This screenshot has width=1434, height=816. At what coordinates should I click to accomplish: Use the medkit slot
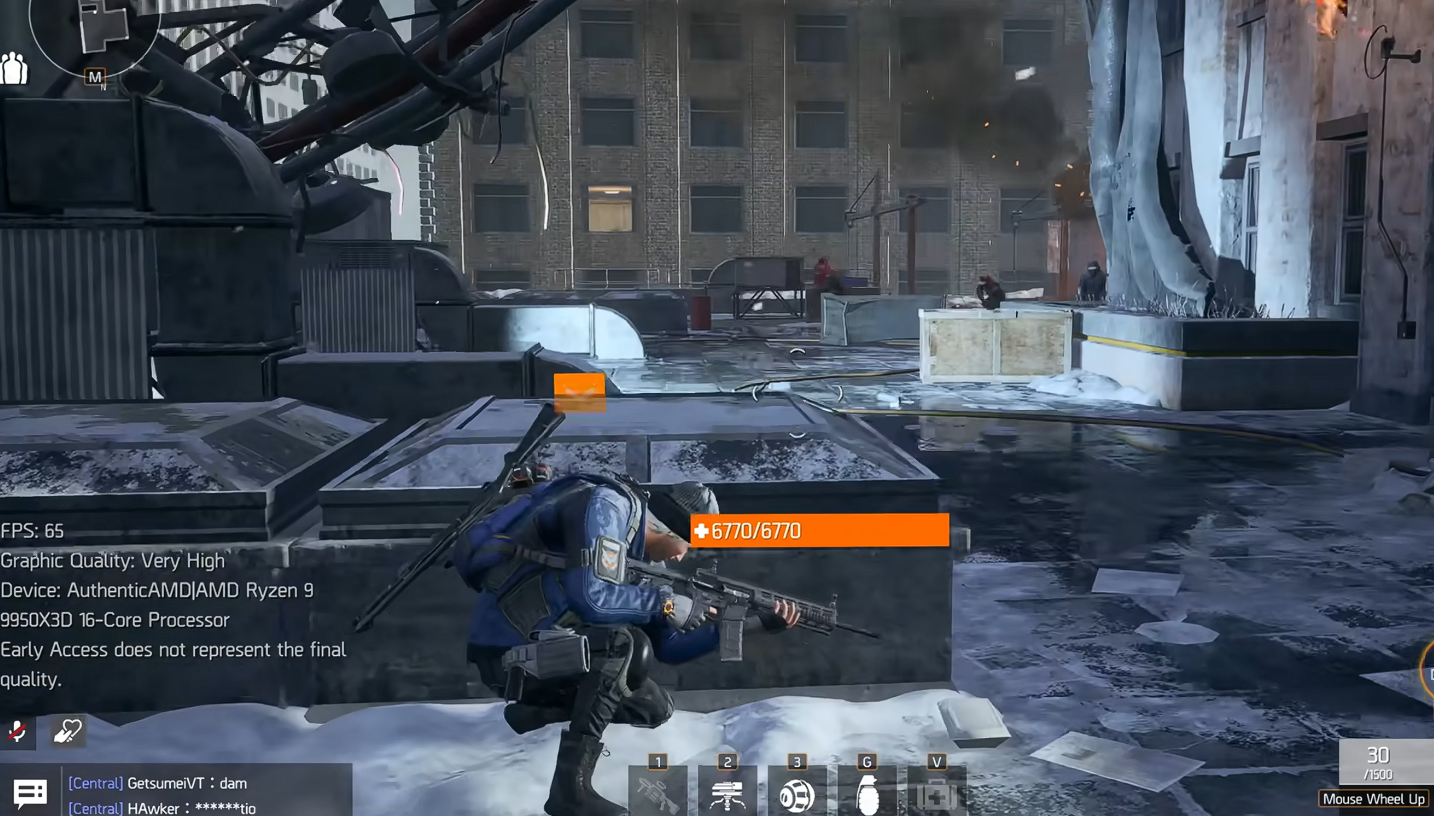pos(936,794)
